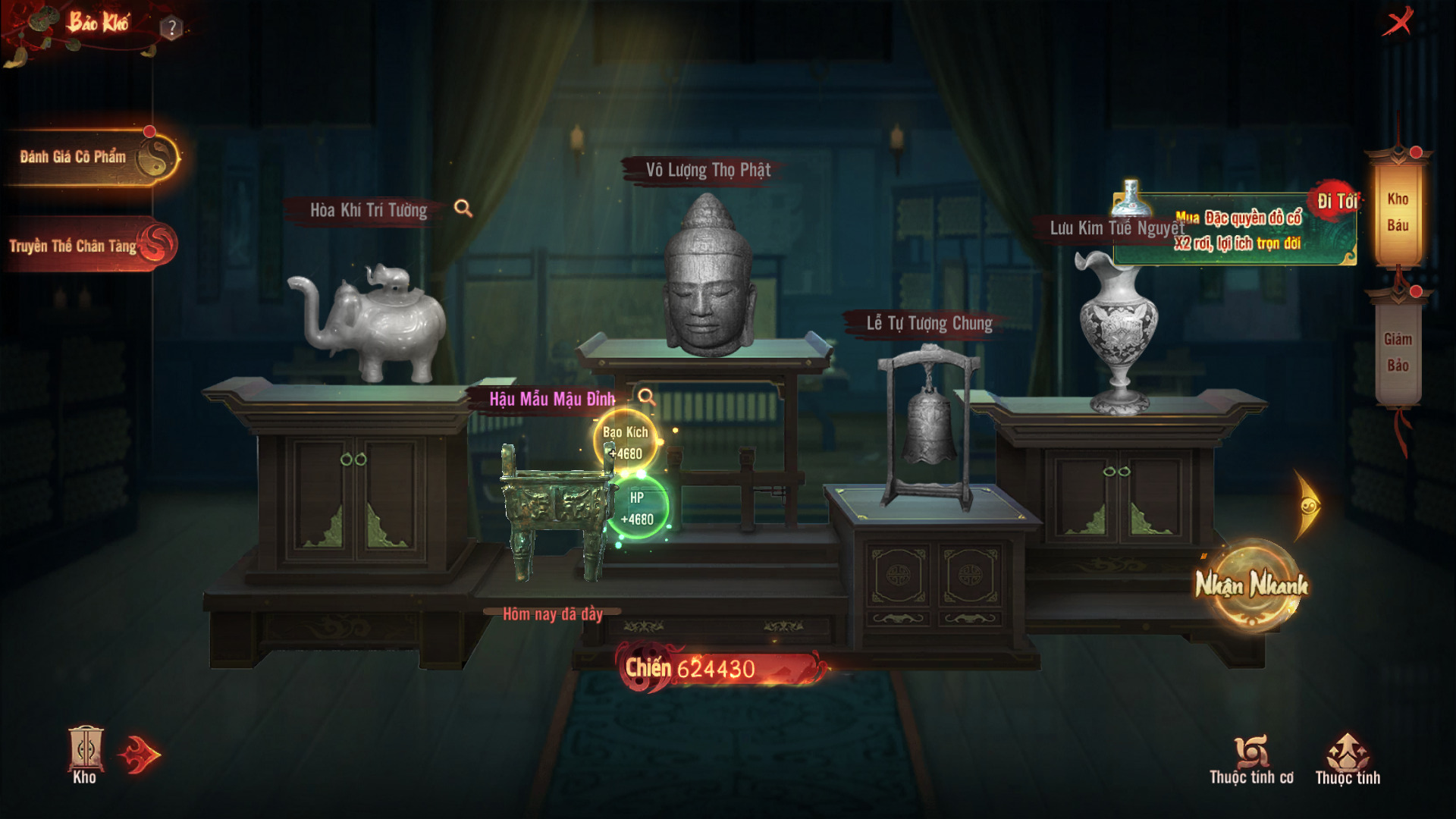Select the Lễ Tự Tượng Chung label
The width and height of the screenshot is (1456, 819).
pos(929,324)
